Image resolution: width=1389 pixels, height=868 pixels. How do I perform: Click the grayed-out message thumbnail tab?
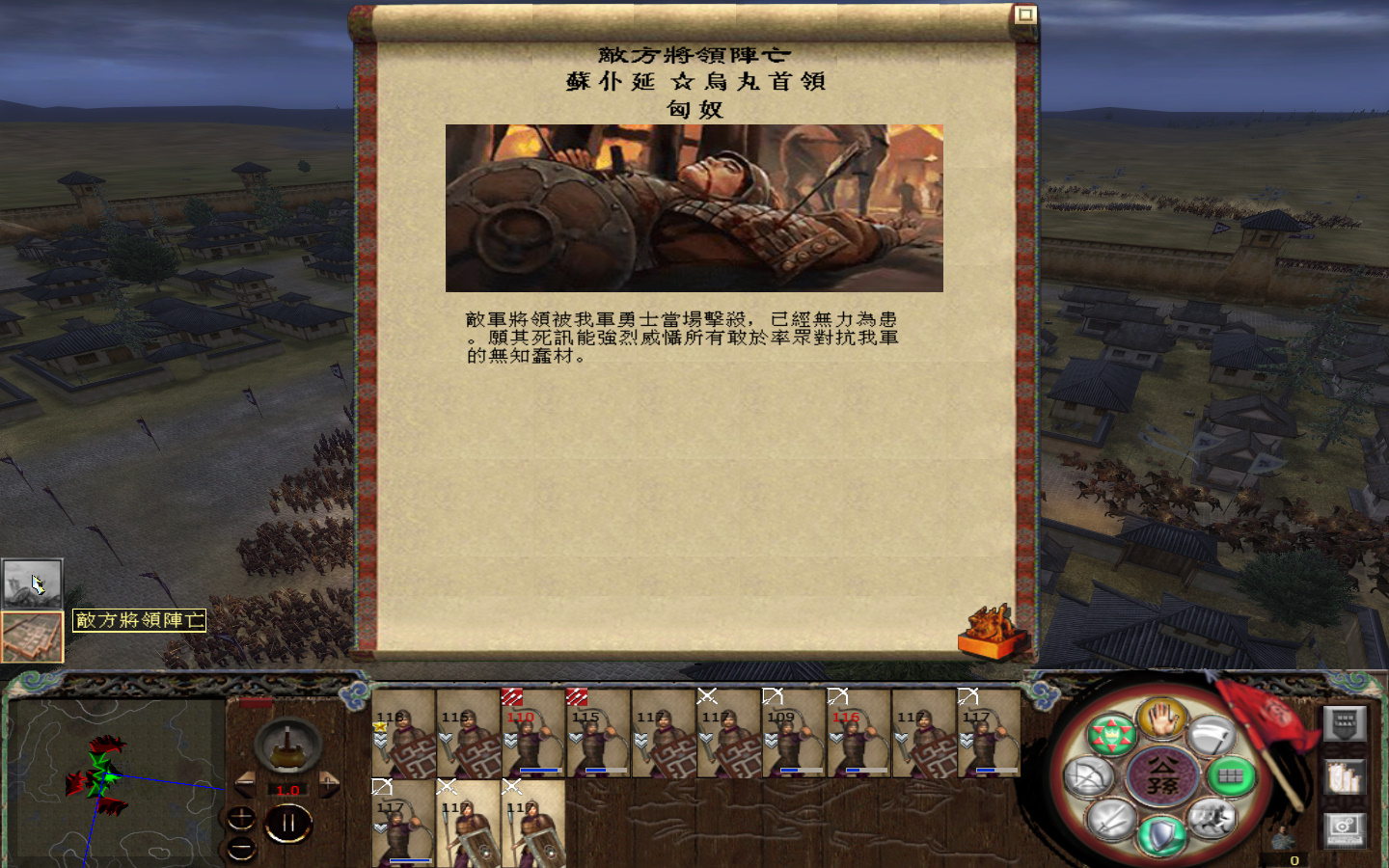click(x=33, y=582)
